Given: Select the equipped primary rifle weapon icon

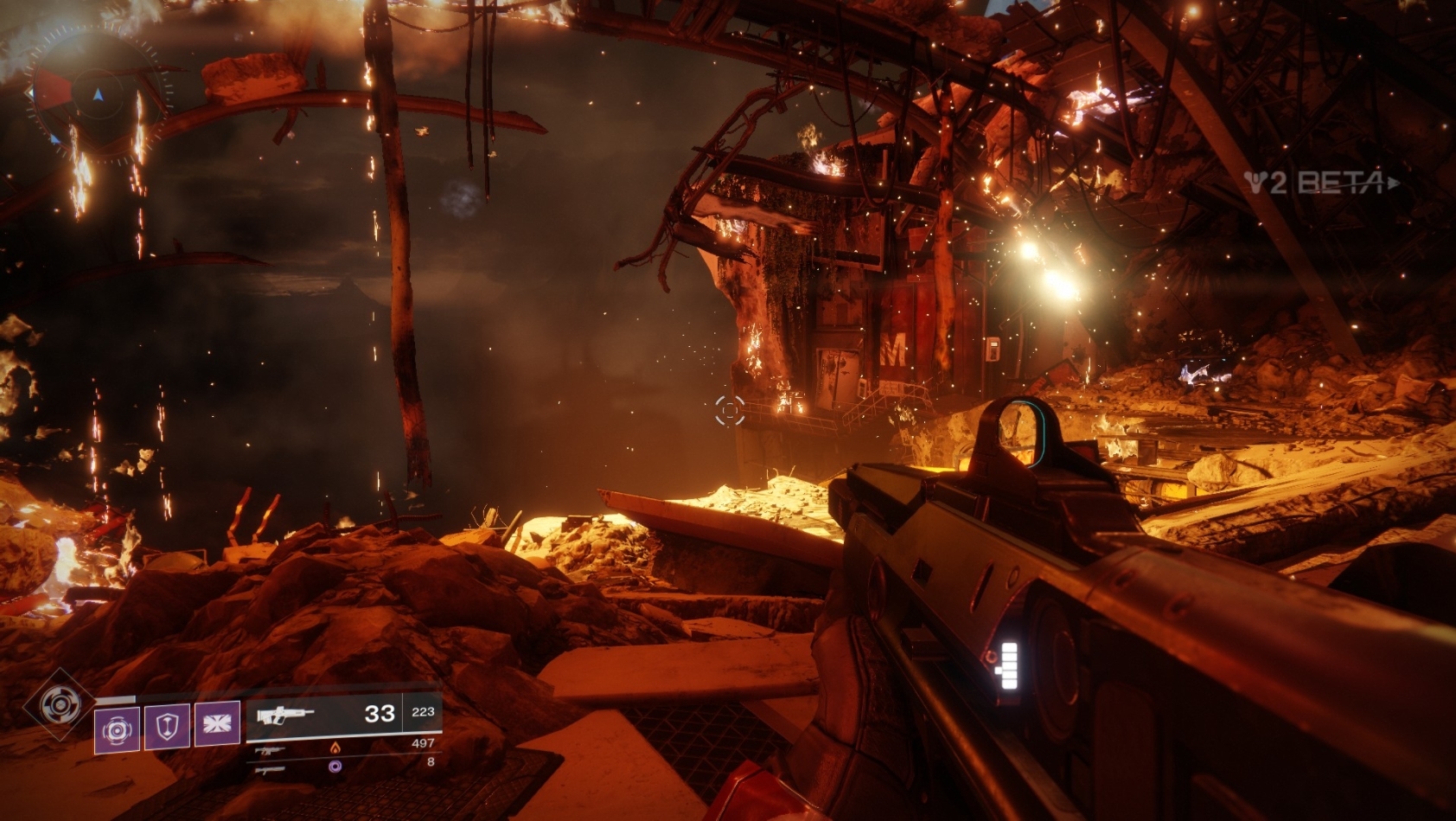Looking at the screenshot, I should [x=285, y=715].
